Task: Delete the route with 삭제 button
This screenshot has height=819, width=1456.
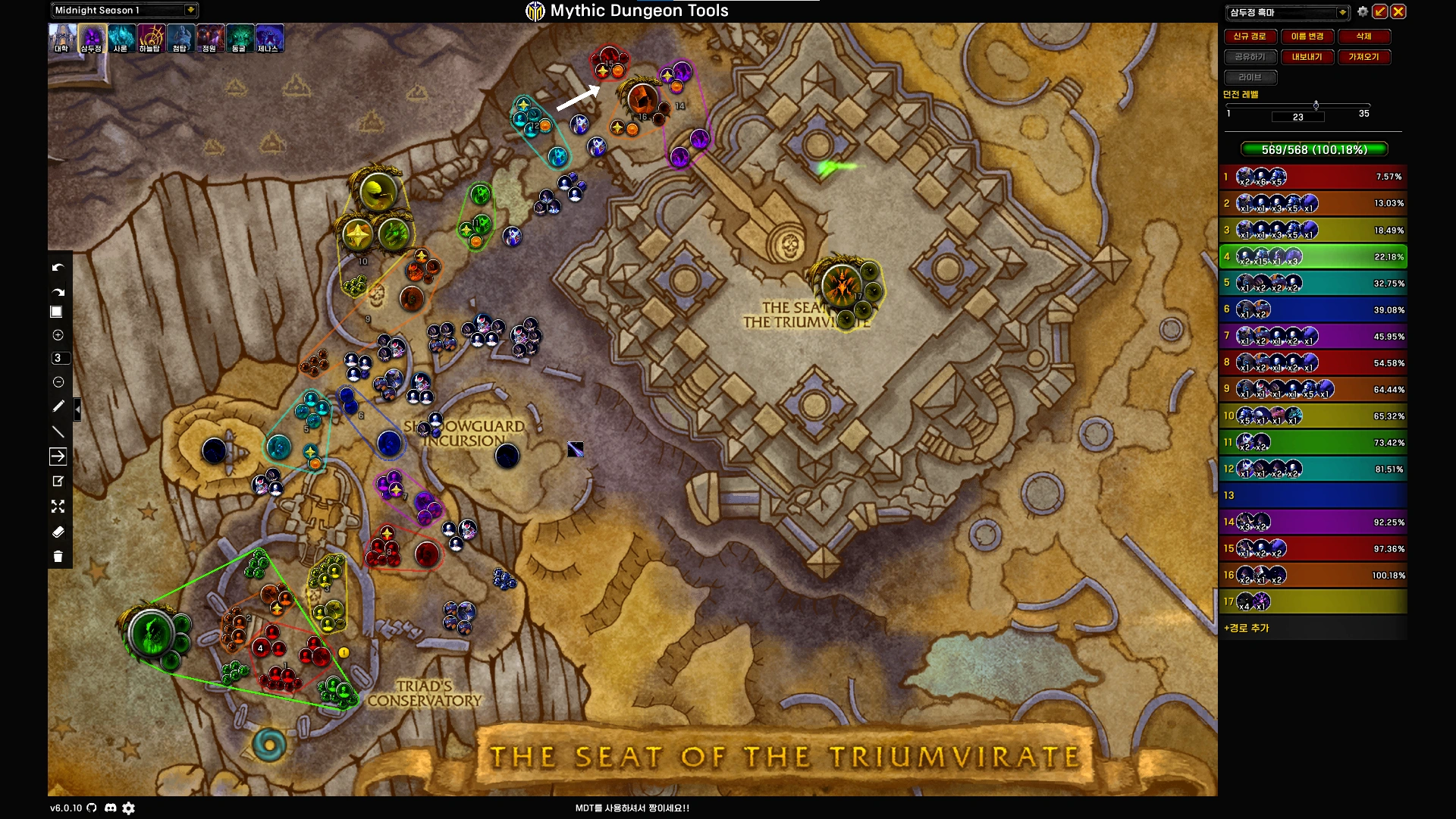Action: 1363,36
